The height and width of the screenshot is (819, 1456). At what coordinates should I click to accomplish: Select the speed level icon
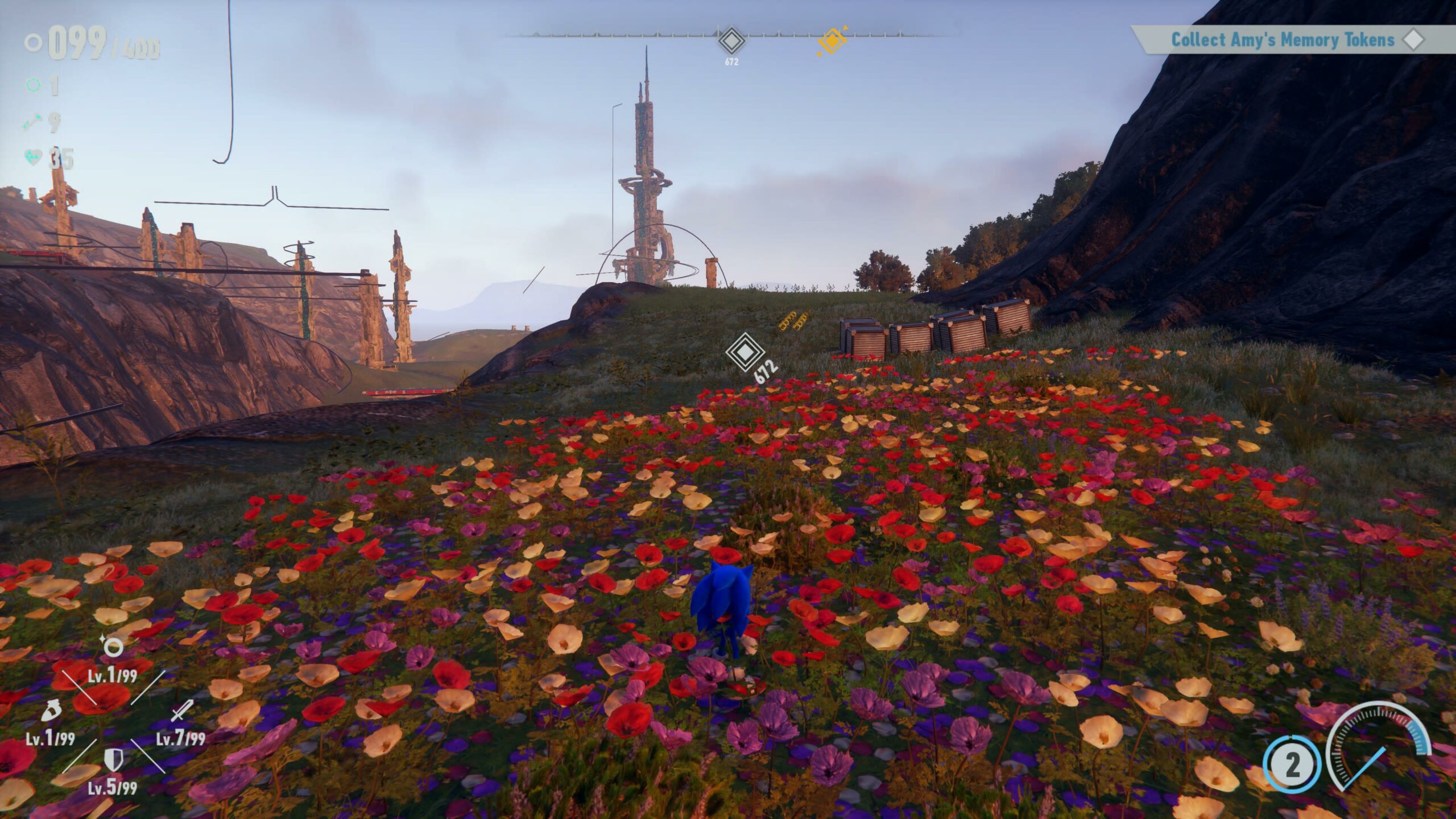point(51,711)
